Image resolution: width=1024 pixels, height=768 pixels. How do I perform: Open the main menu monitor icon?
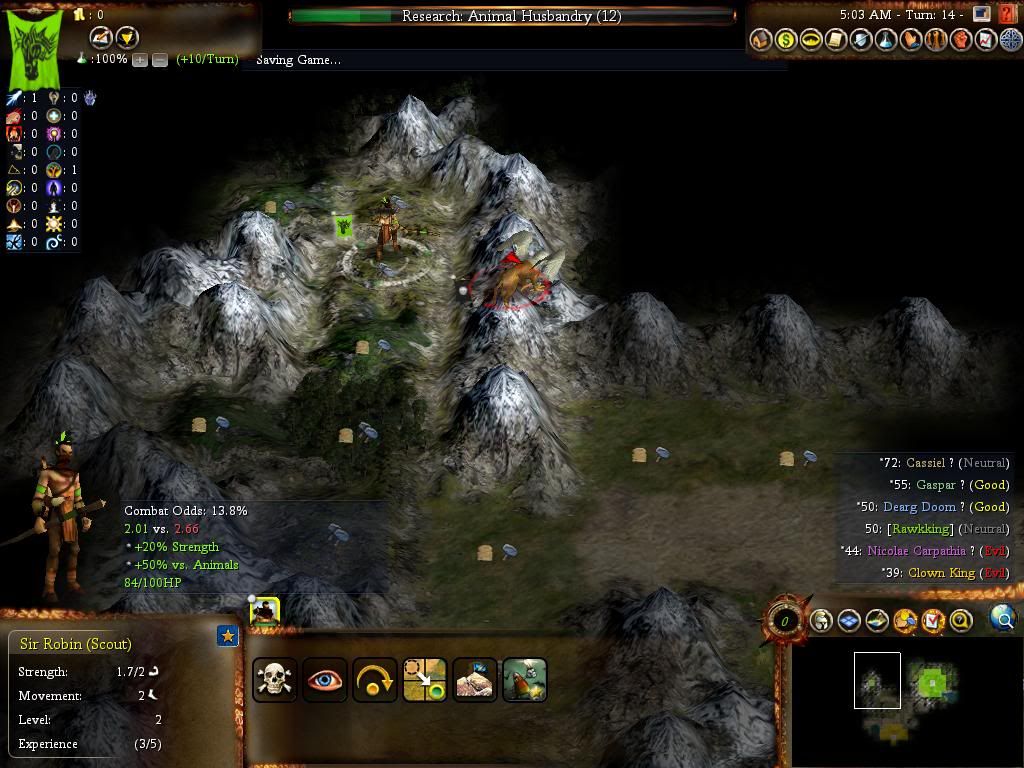[x=982, y=15]
